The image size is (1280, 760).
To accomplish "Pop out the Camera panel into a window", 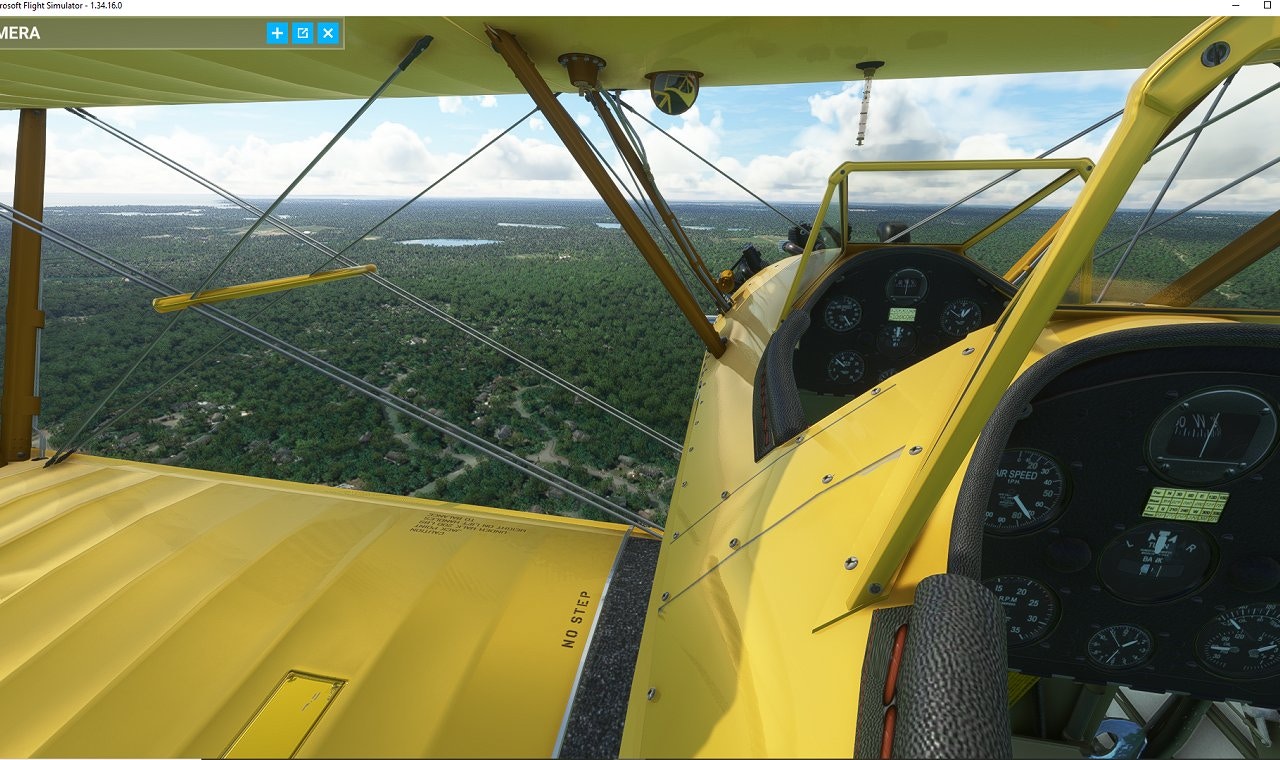I will (x=303, y=33).
